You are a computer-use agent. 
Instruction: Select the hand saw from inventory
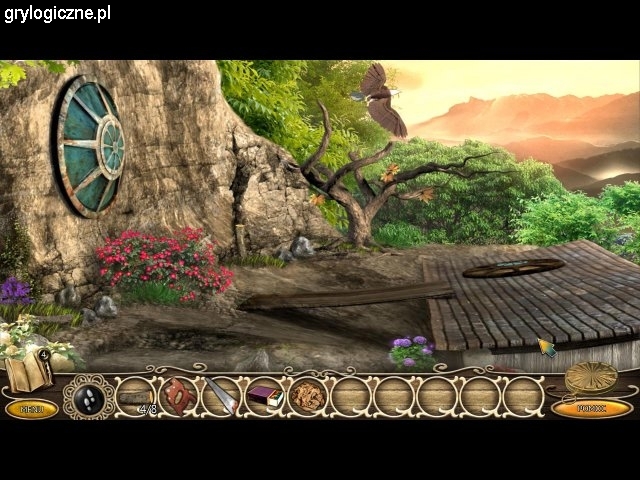click(x=221, y=396)
